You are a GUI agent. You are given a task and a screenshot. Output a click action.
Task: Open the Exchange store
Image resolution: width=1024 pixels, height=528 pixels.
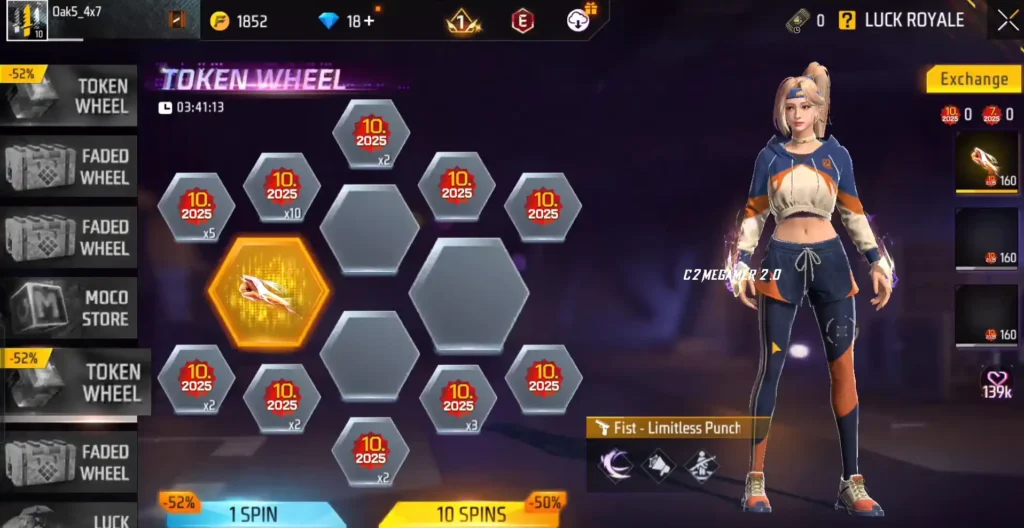click(x=973, y=79)
